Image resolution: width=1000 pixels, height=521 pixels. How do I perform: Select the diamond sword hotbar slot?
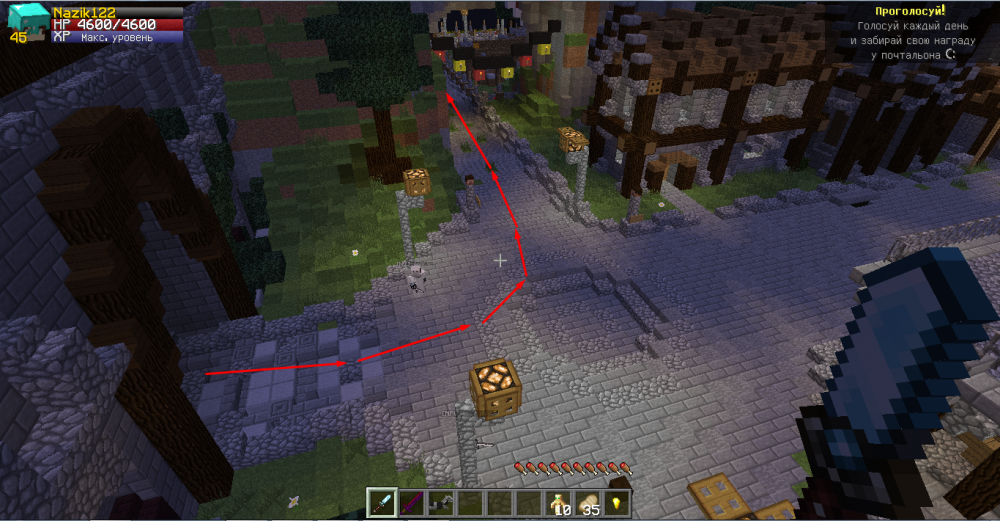(x=381, y=502)
